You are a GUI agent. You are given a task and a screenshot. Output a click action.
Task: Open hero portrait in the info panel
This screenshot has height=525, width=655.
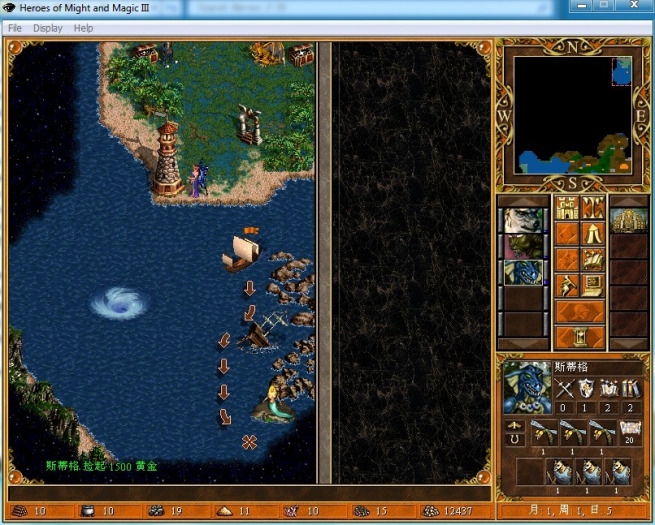[527, 386]
